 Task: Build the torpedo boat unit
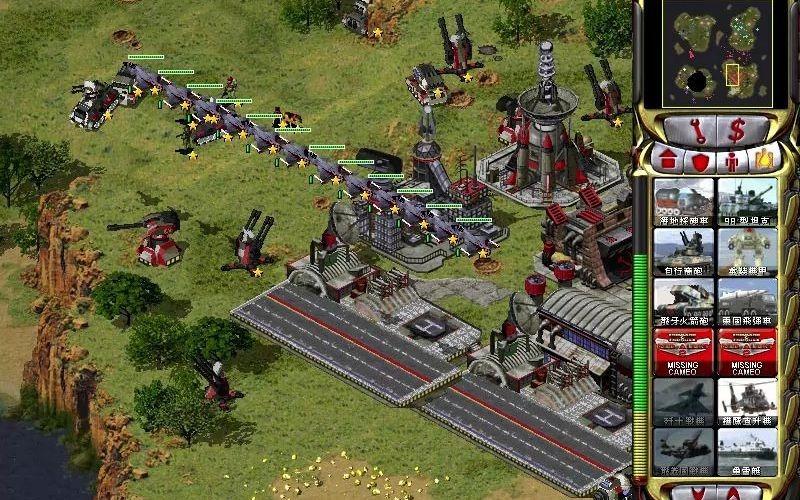pos(746,451)
